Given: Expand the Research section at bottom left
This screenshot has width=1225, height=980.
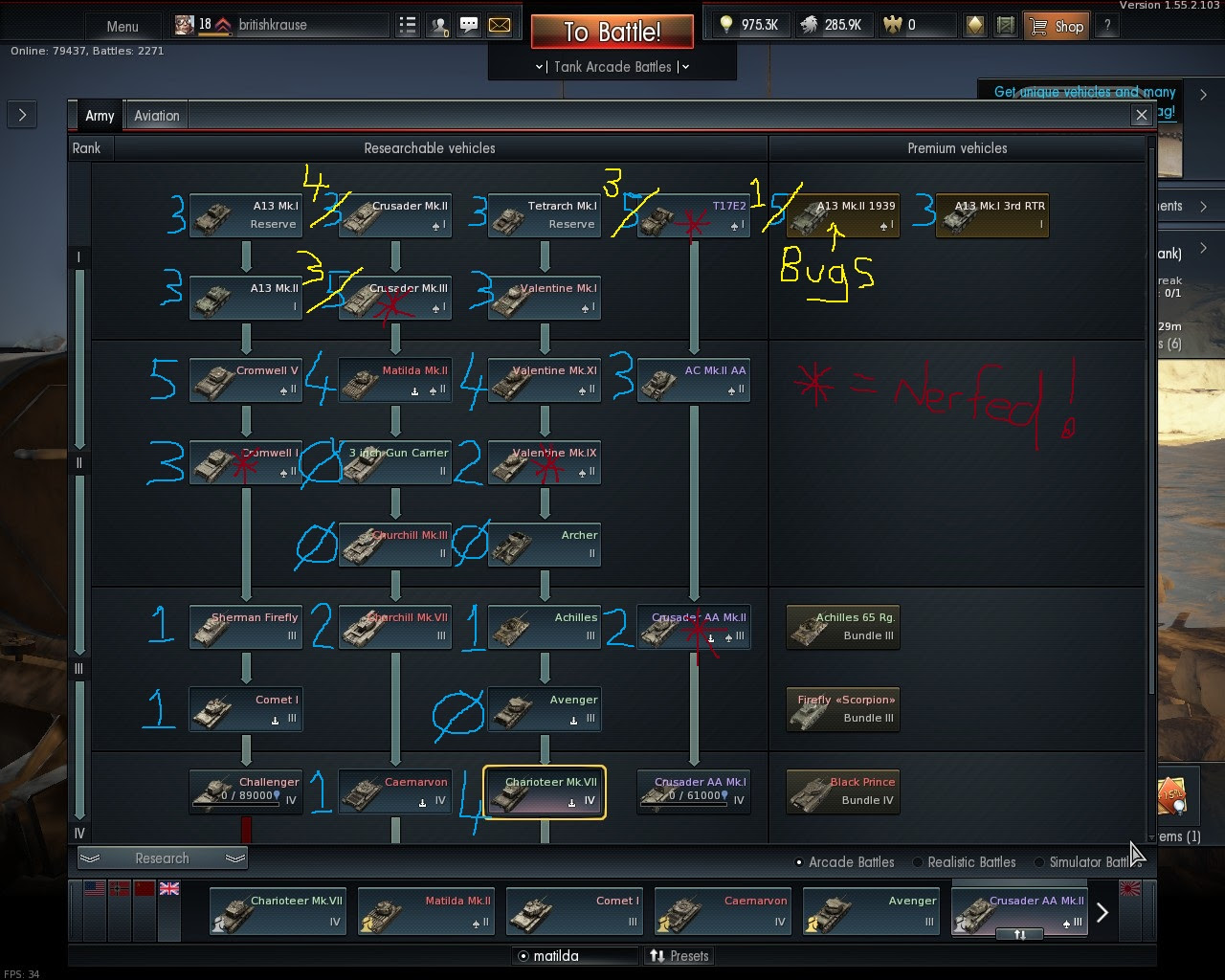Looking at the screenshot, I should pyautogui.click(x=161, y=857).
